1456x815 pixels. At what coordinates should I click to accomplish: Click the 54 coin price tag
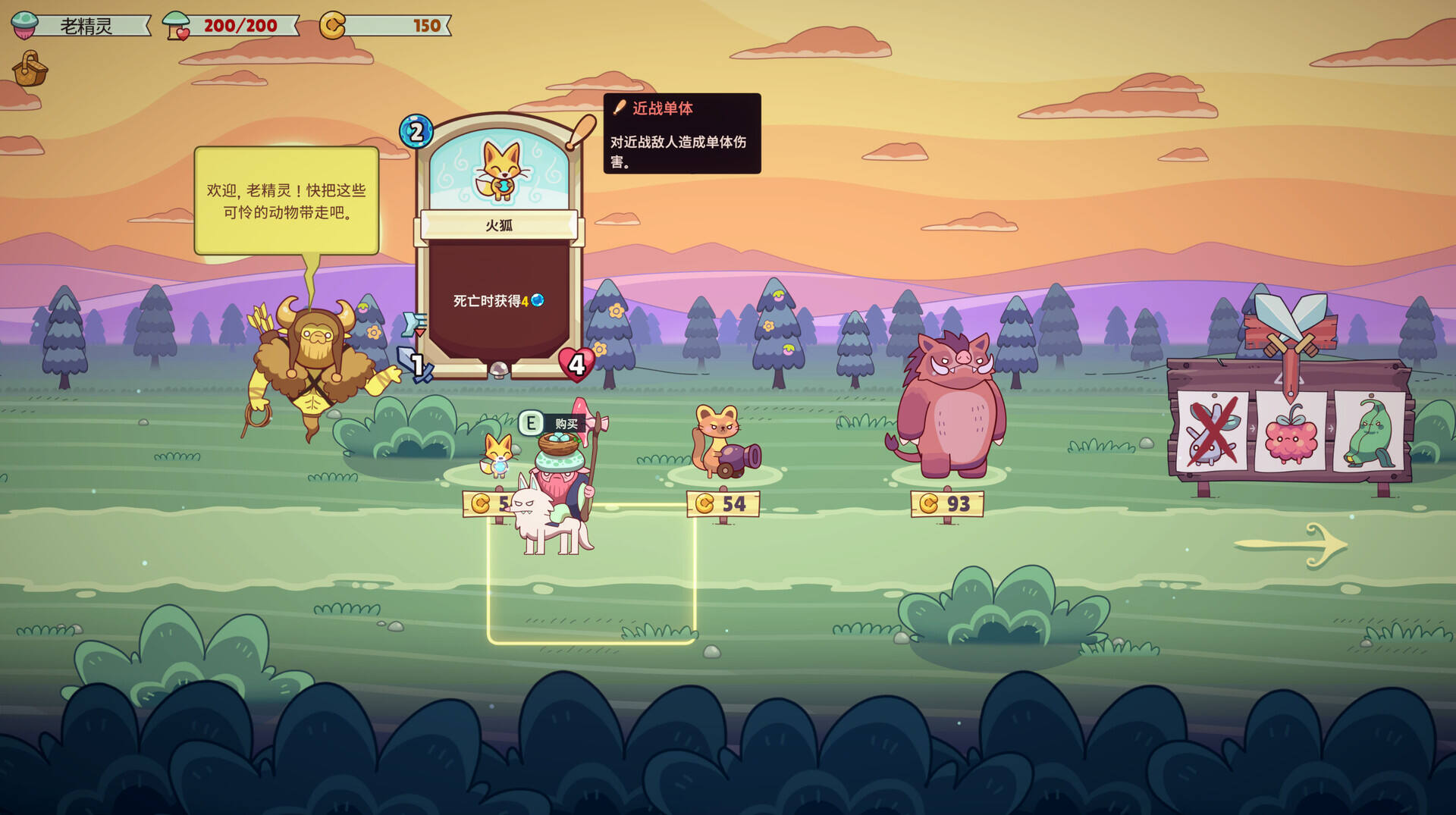coord(723,503)
